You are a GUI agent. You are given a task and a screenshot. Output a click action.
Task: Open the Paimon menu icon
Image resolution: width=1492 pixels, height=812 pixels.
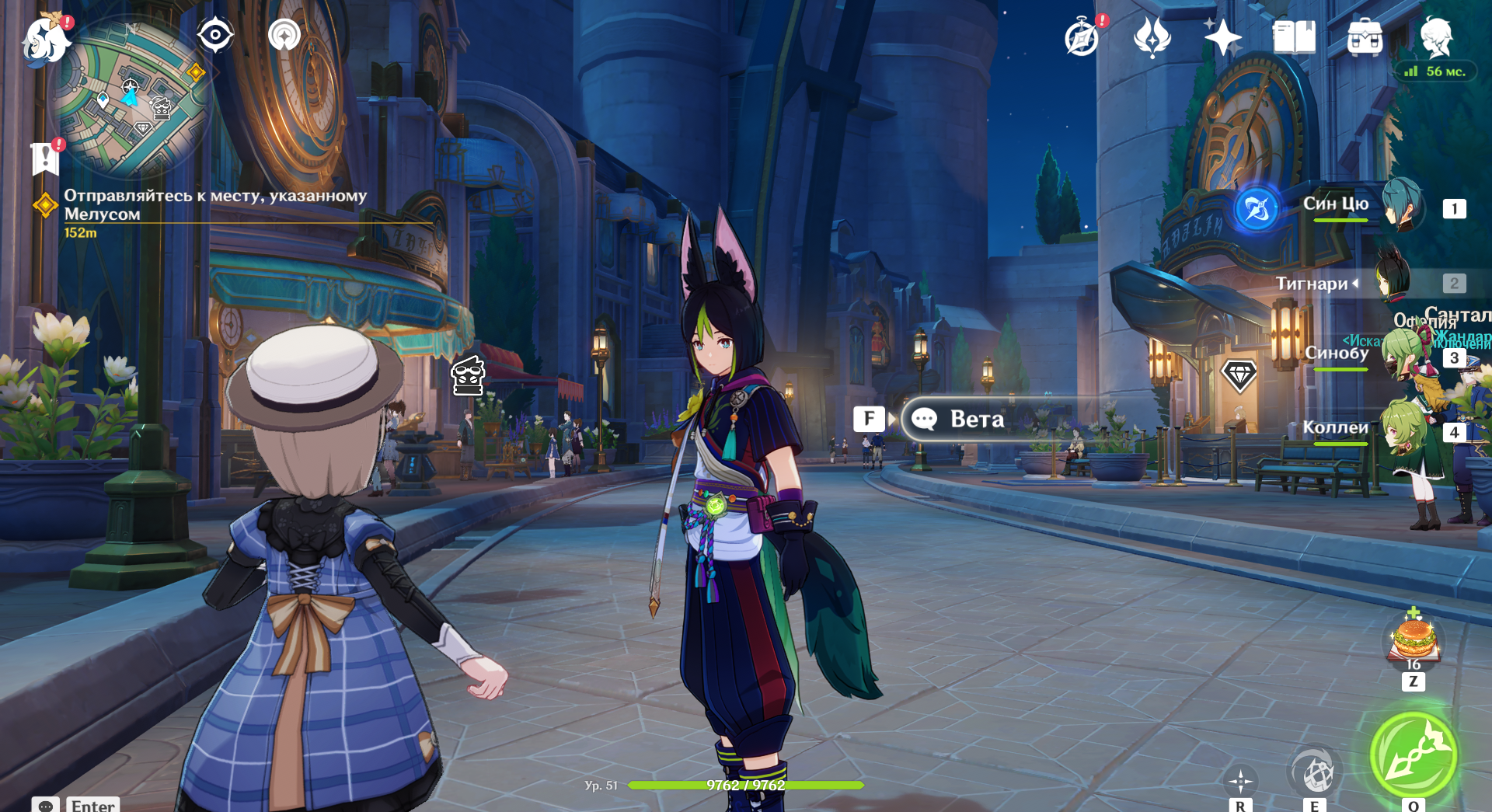pos(44,39)
